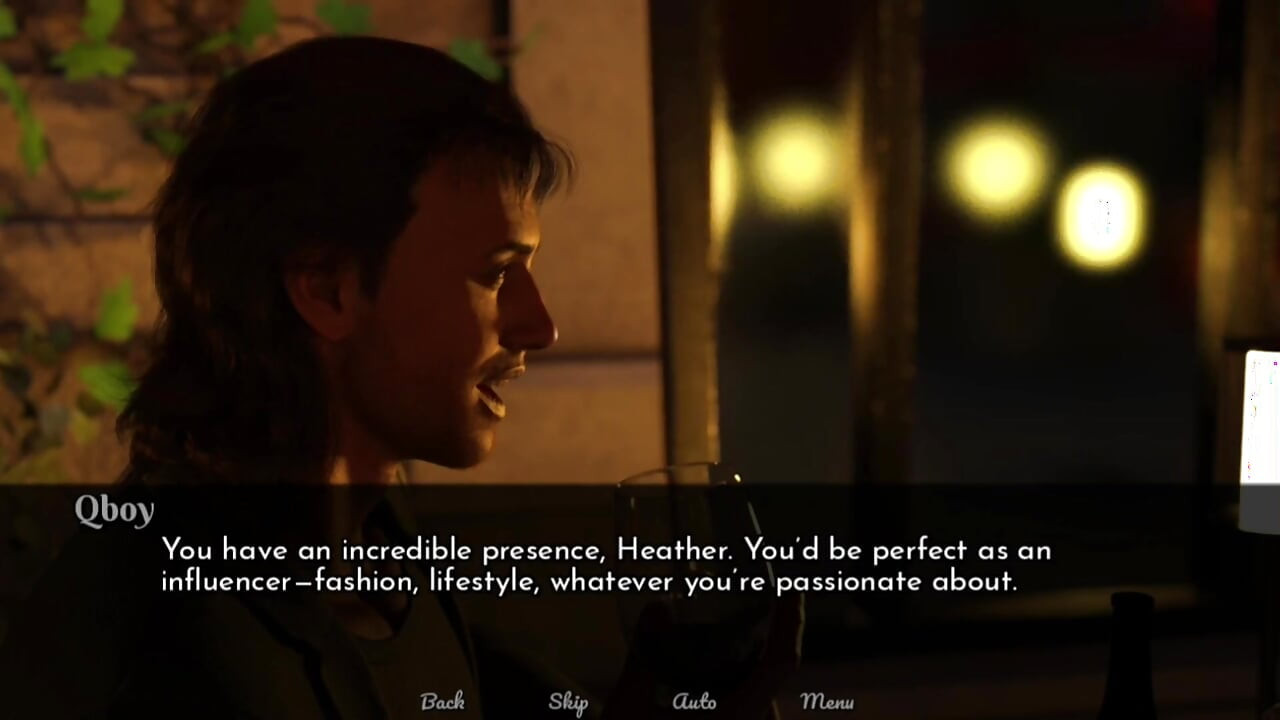Open the game Menu
This screenshot has width=1280, height=720.
tap(827, 702)
